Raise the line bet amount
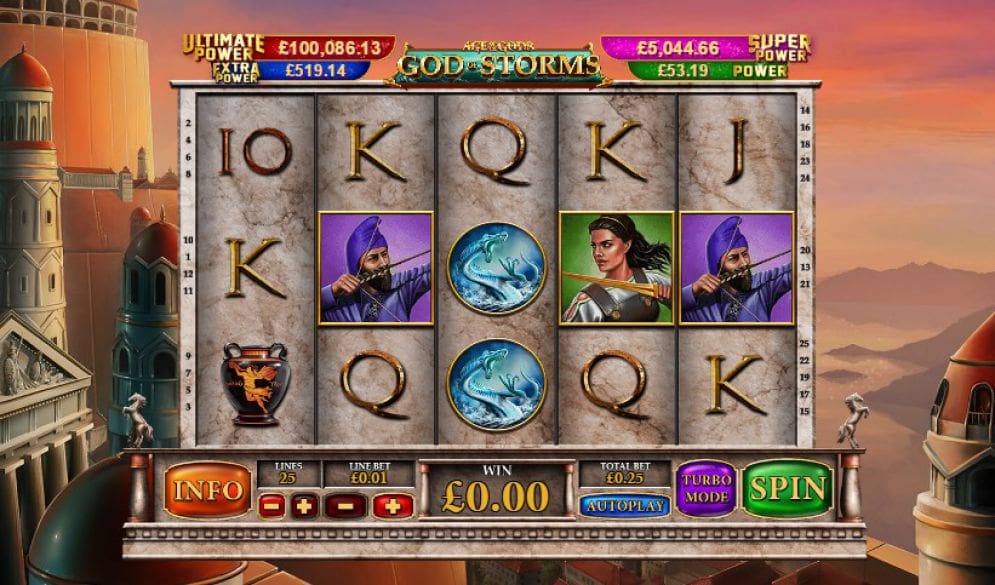995x585 pixels. tap(393, 506)
